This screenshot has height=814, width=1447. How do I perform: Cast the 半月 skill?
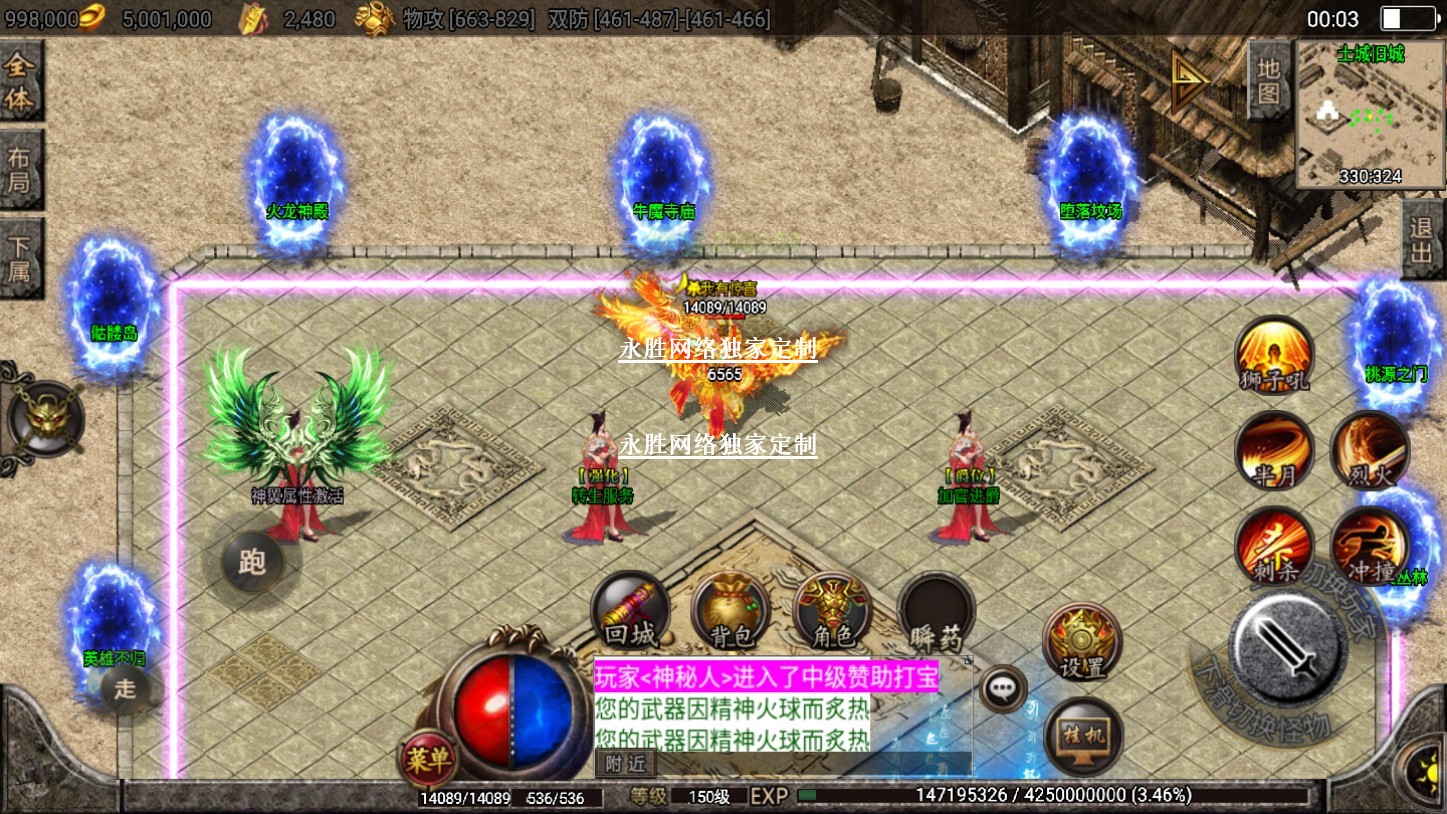(x=1274, y=451)
